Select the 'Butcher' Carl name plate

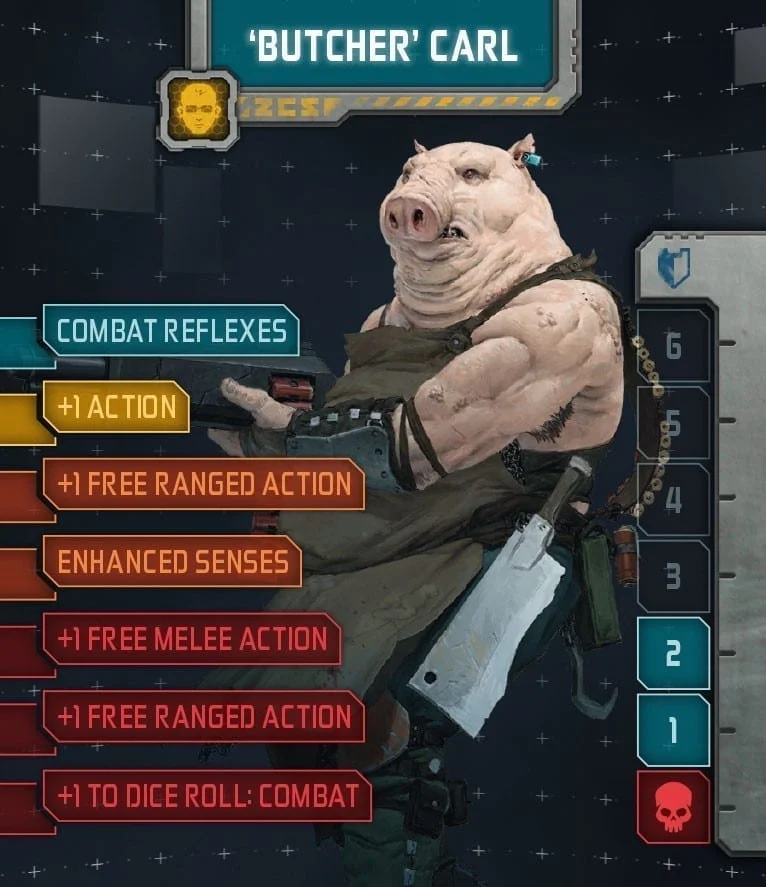click(383, 45)
